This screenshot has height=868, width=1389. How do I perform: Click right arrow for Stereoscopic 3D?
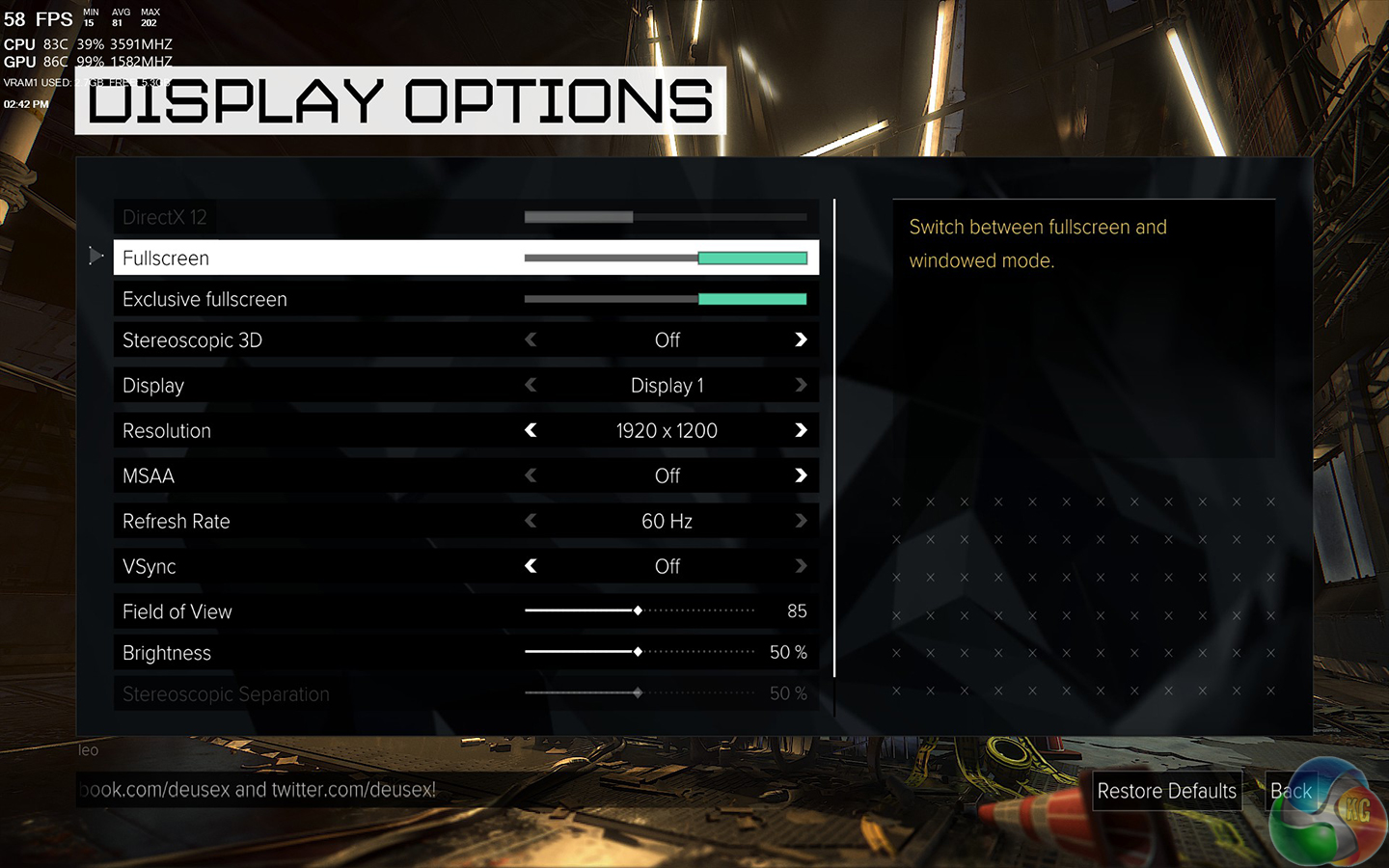pyautogui.click(x=801, y=339)
